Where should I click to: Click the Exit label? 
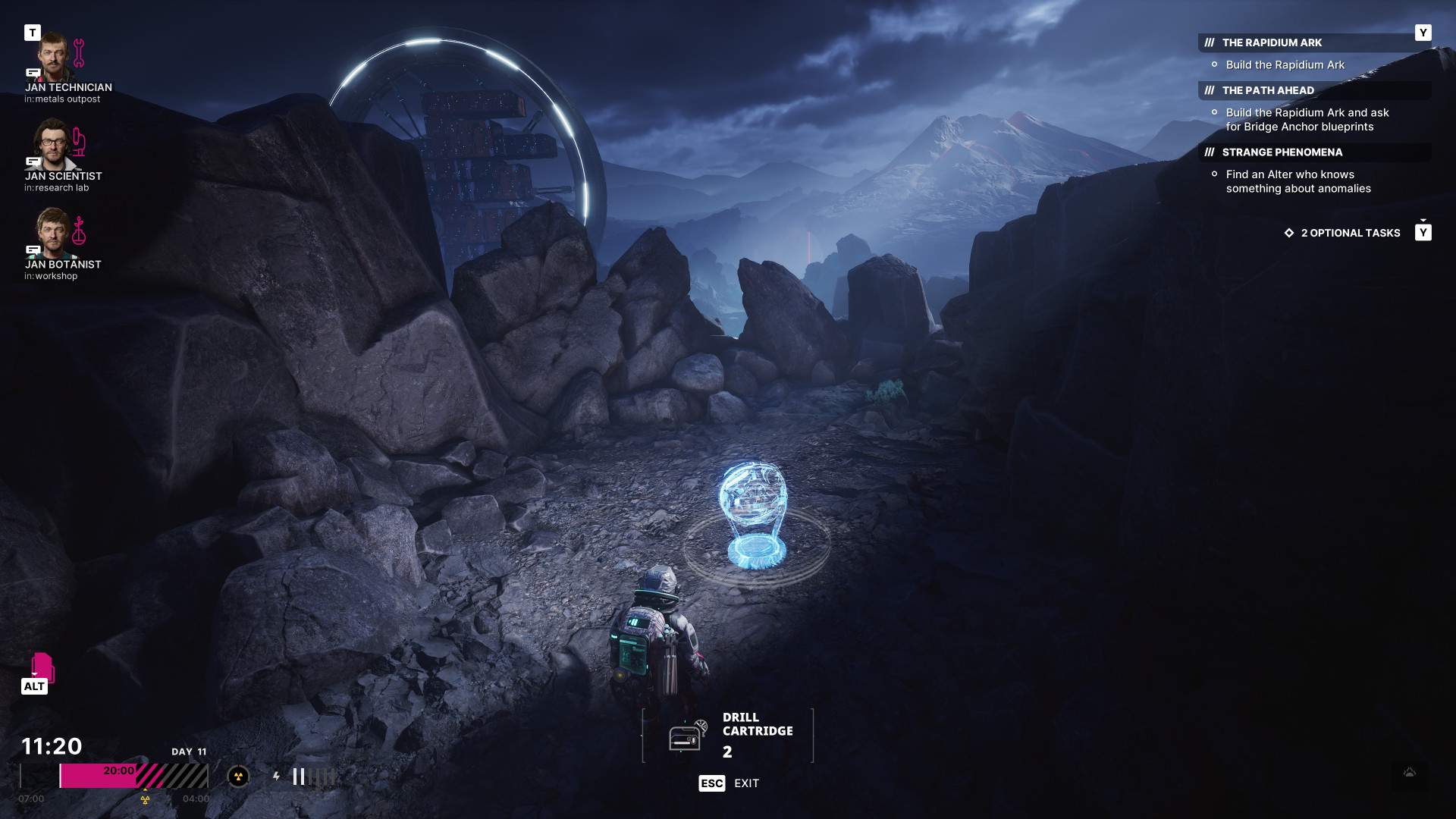(746, 783)
